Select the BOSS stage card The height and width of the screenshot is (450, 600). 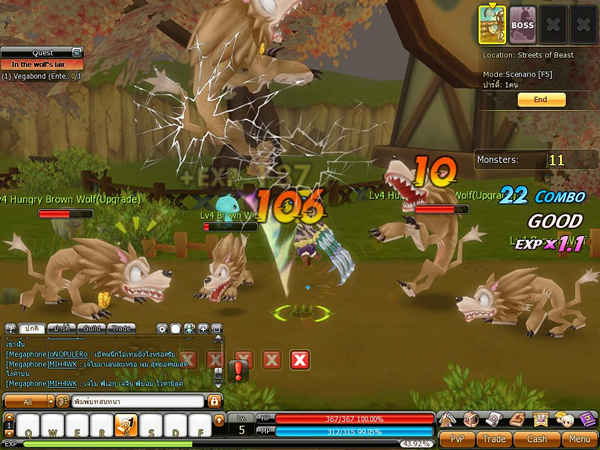522,22
